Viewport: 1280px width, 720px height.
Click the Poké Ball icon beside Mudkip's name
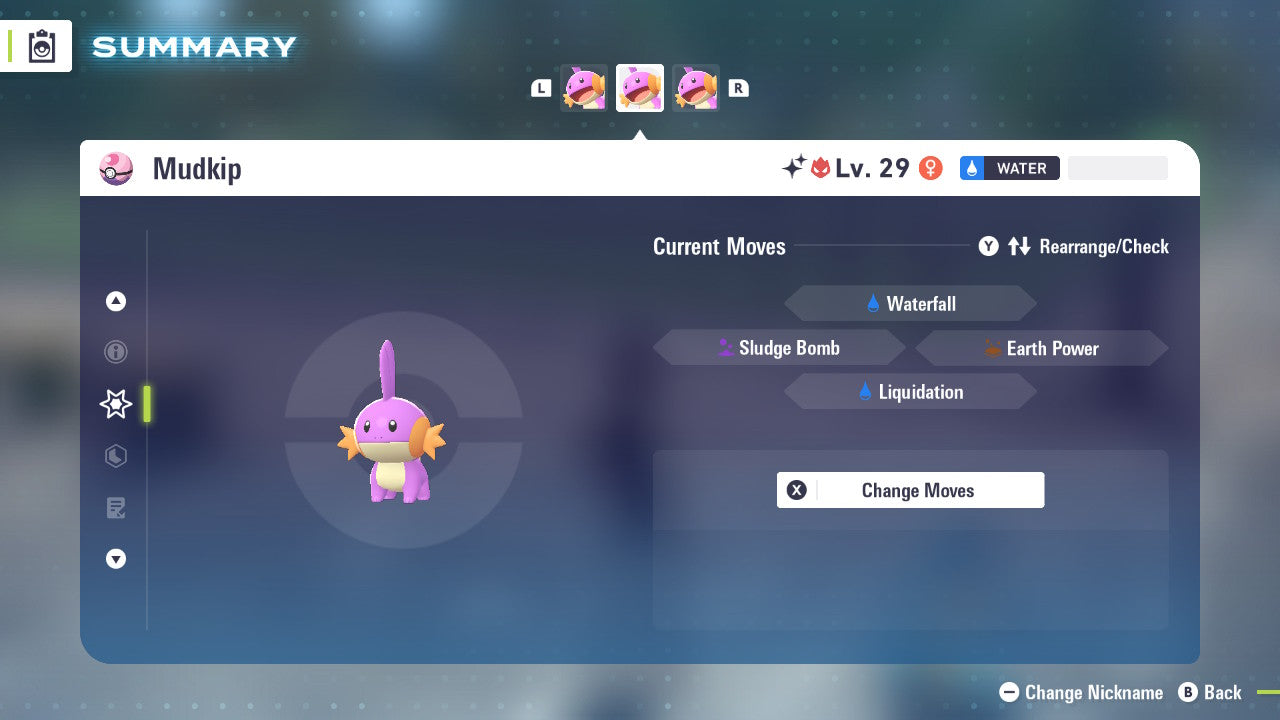(x=116, y=169)
